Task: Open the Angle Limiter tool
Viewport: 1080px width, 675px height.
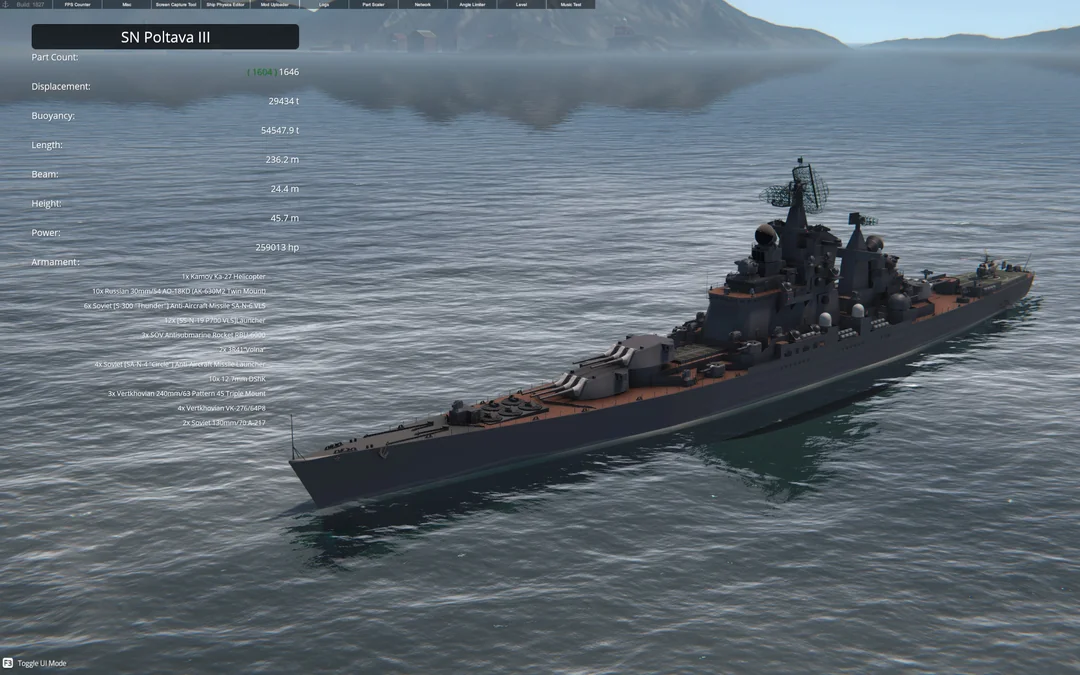Action: (x=472, y=5)
